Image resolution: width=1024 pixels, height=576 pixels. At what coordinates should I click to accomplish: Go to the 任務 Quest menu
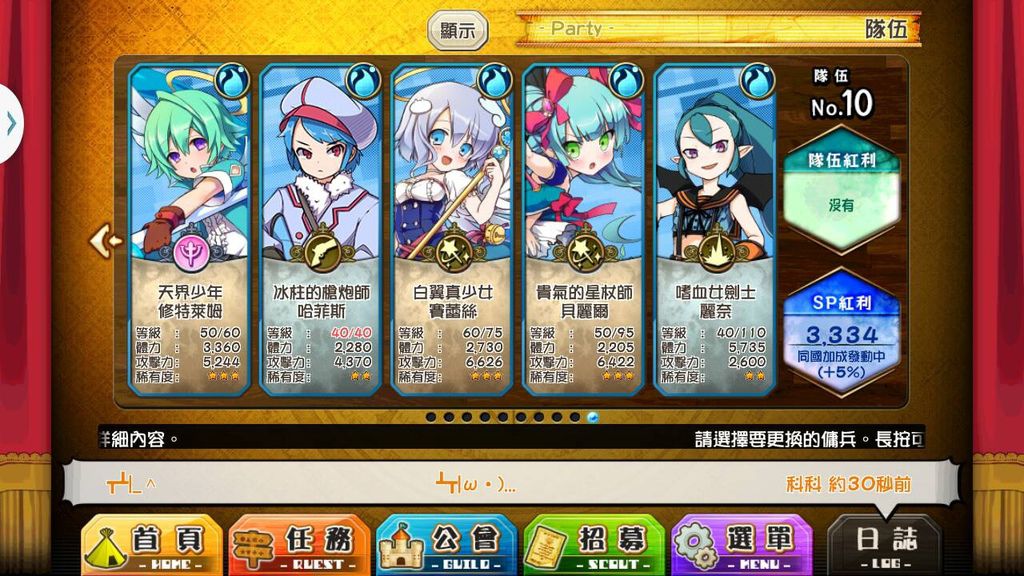299,545
